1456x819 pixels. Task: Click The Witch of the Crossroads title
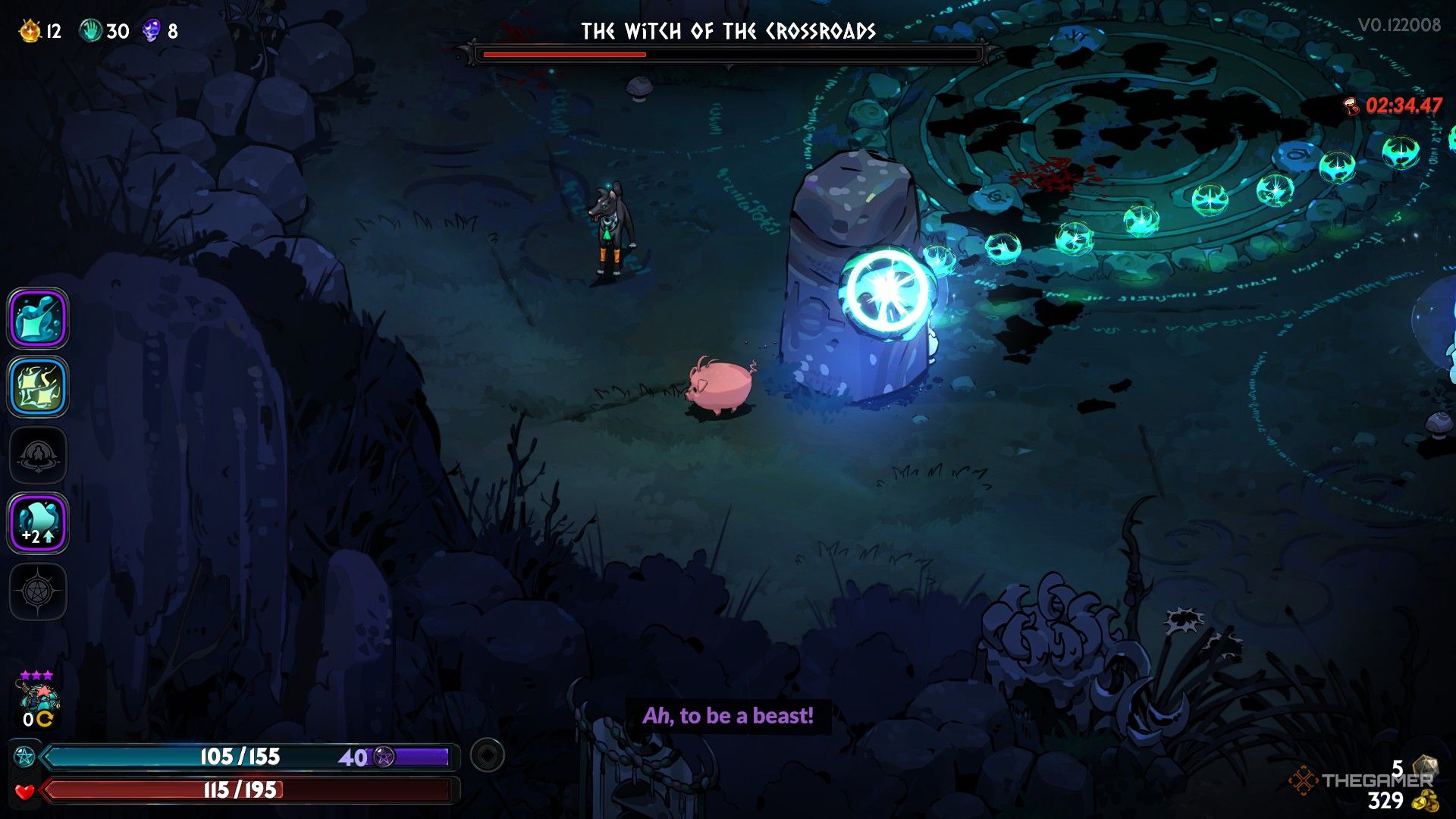728,32
